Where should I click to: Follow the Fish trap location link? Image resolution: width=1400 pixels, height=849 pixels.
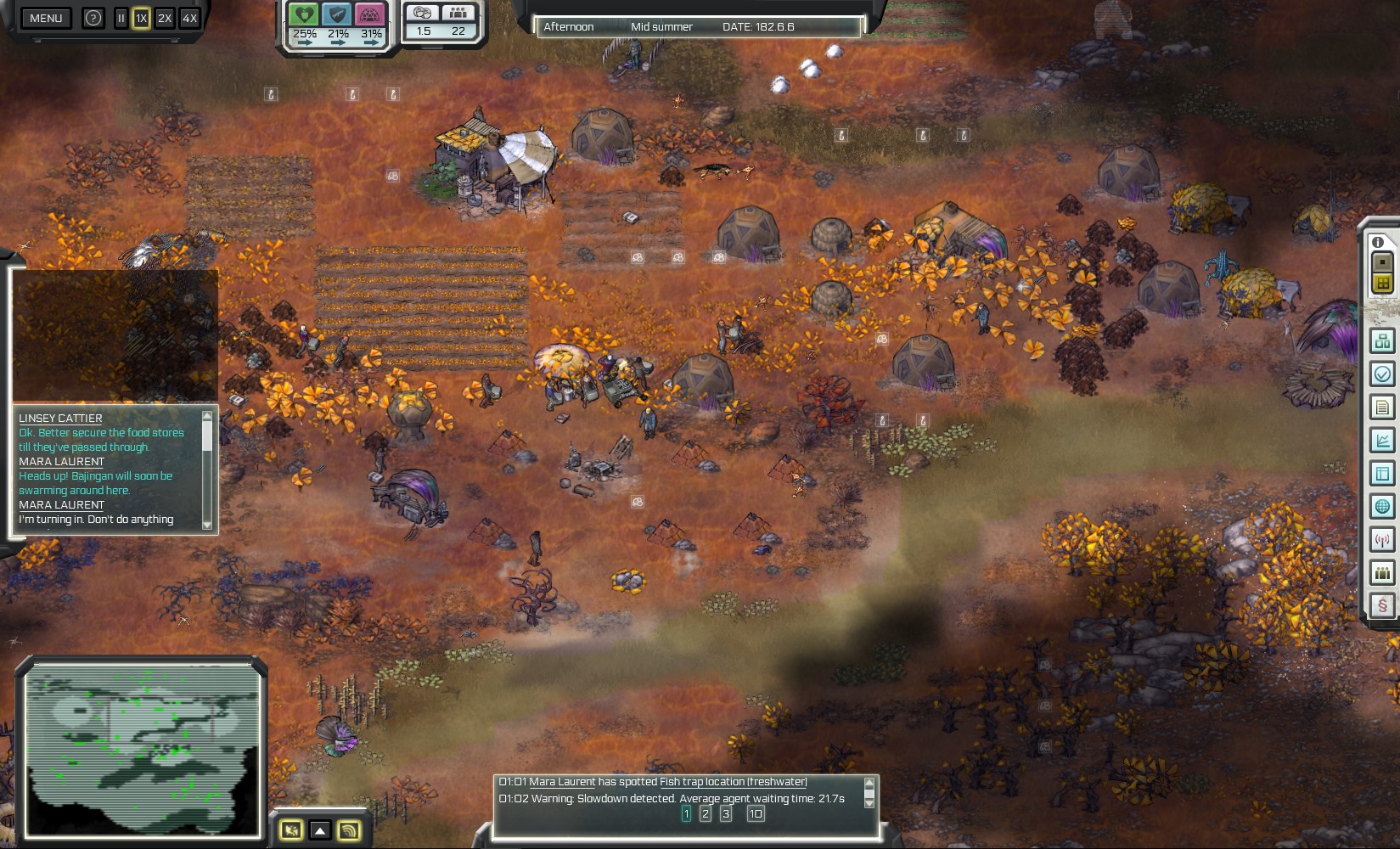coord(733,782)
